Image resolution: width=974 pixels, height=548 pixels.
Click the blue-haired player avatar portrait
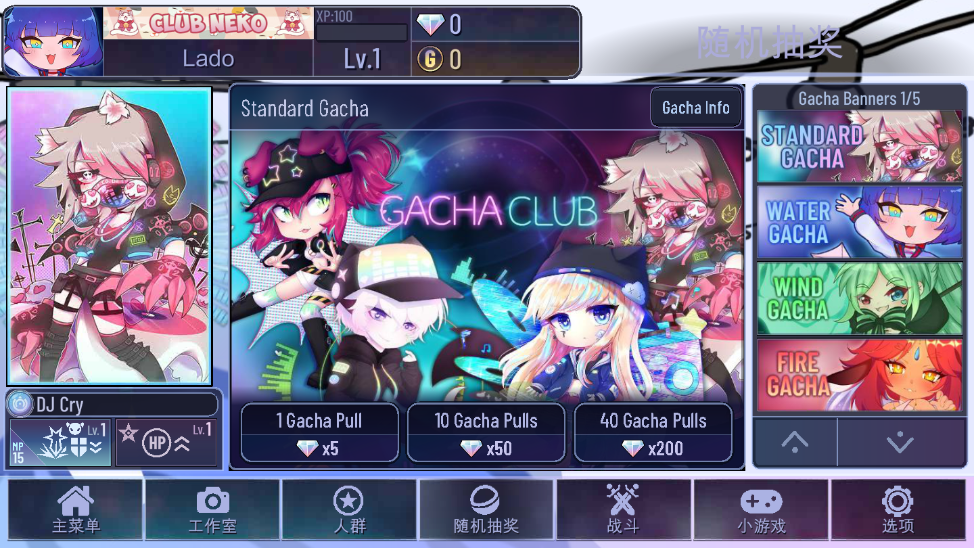(54, 42)
